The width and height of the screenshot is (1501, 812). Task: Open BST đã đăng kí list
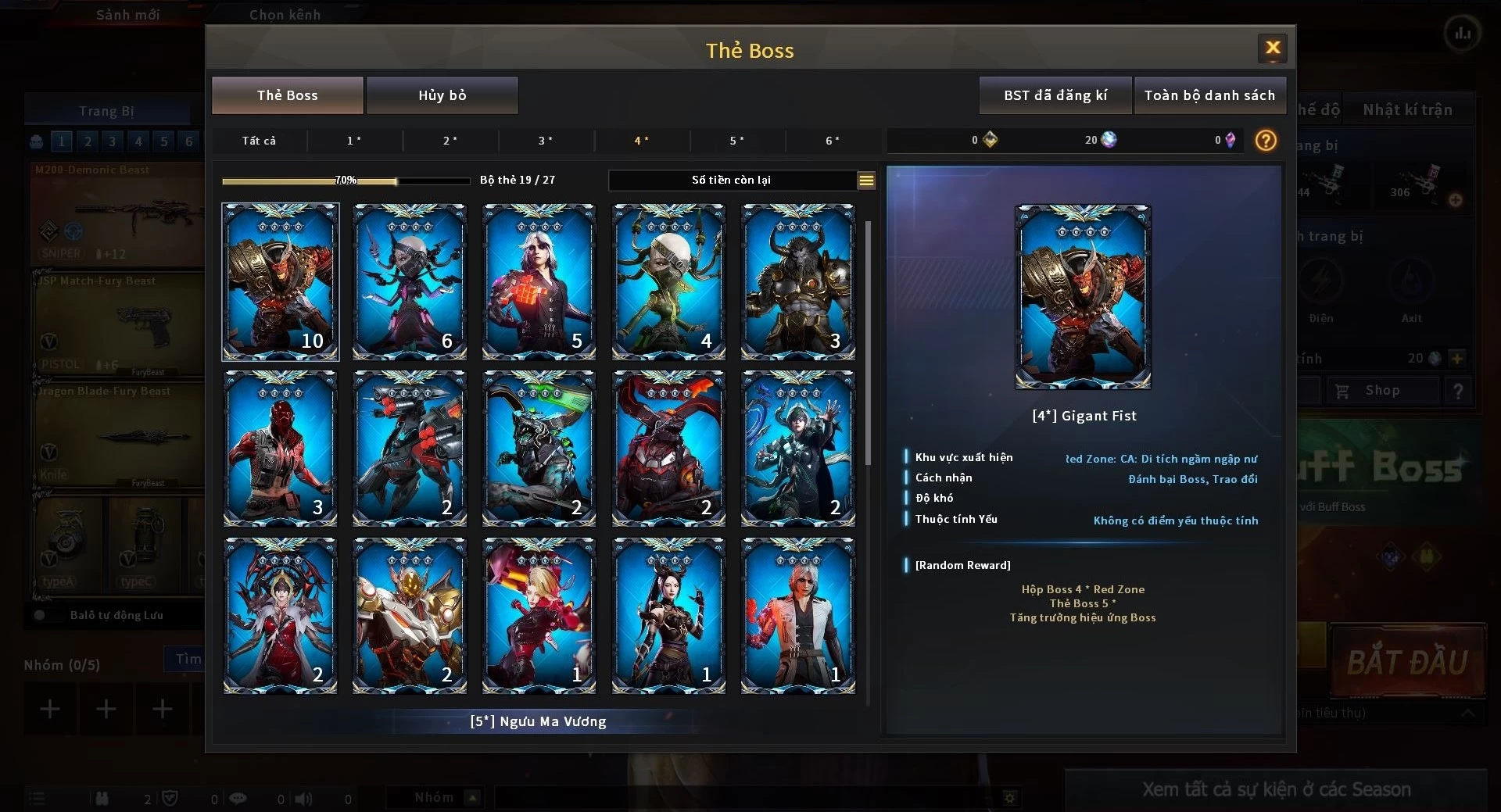(1055, 95)
